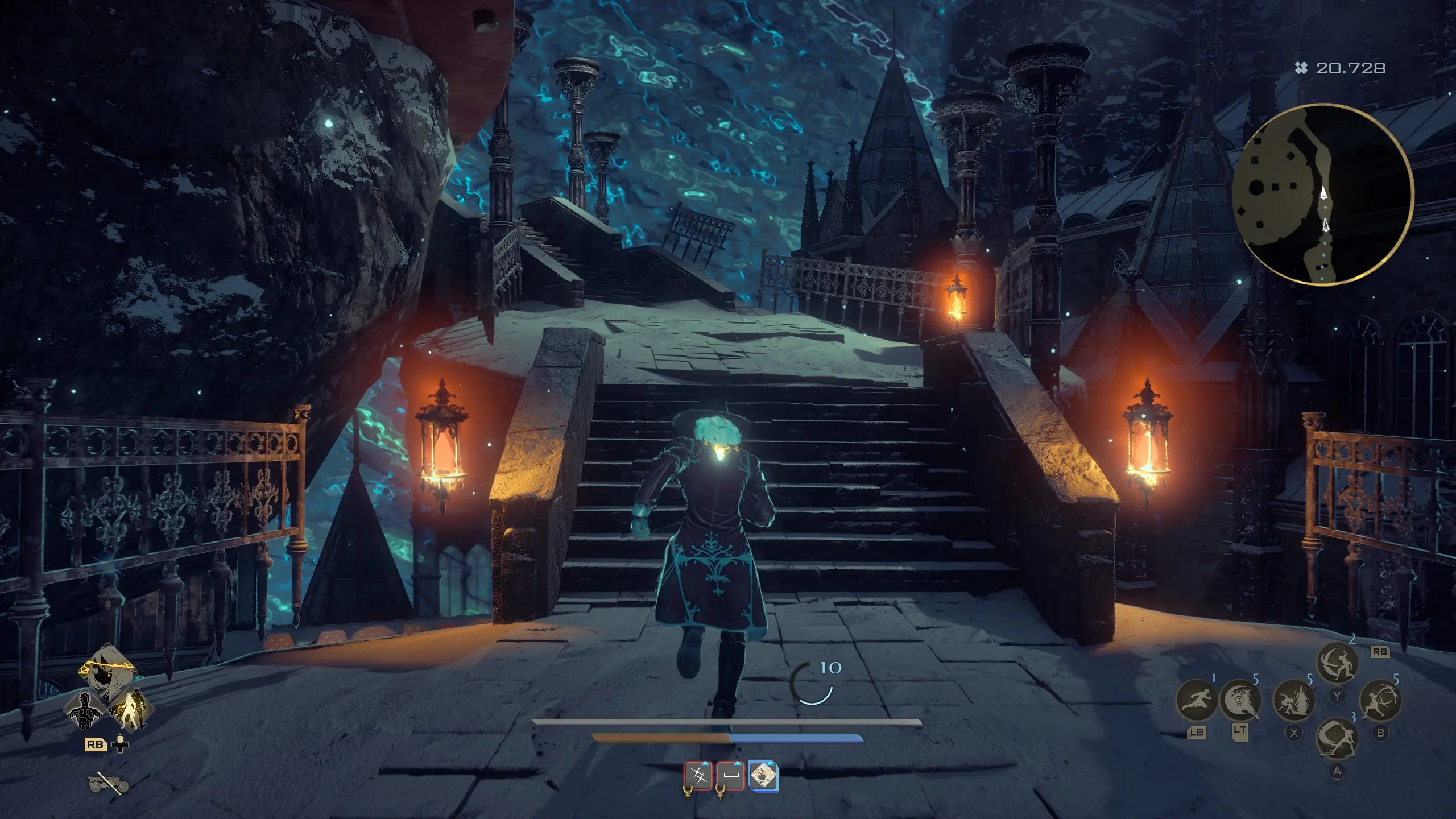1456x819 pixels.
Task: Select the white rectangle status slot
Action: pyautogui.click(x=731, y=775)
